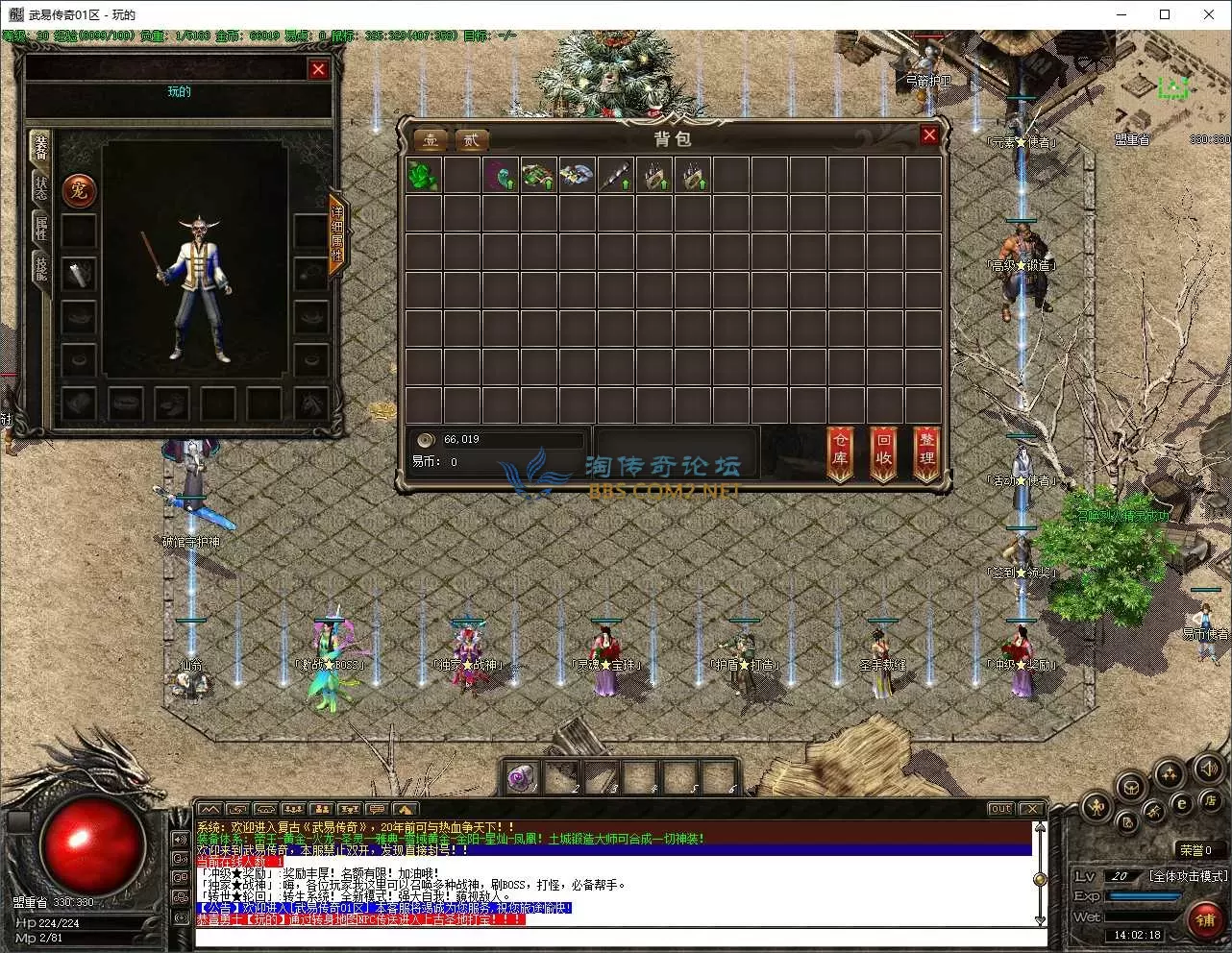Open the 仓库 warehouse button
Screen dimensions: 1232x953
(841, 451)
